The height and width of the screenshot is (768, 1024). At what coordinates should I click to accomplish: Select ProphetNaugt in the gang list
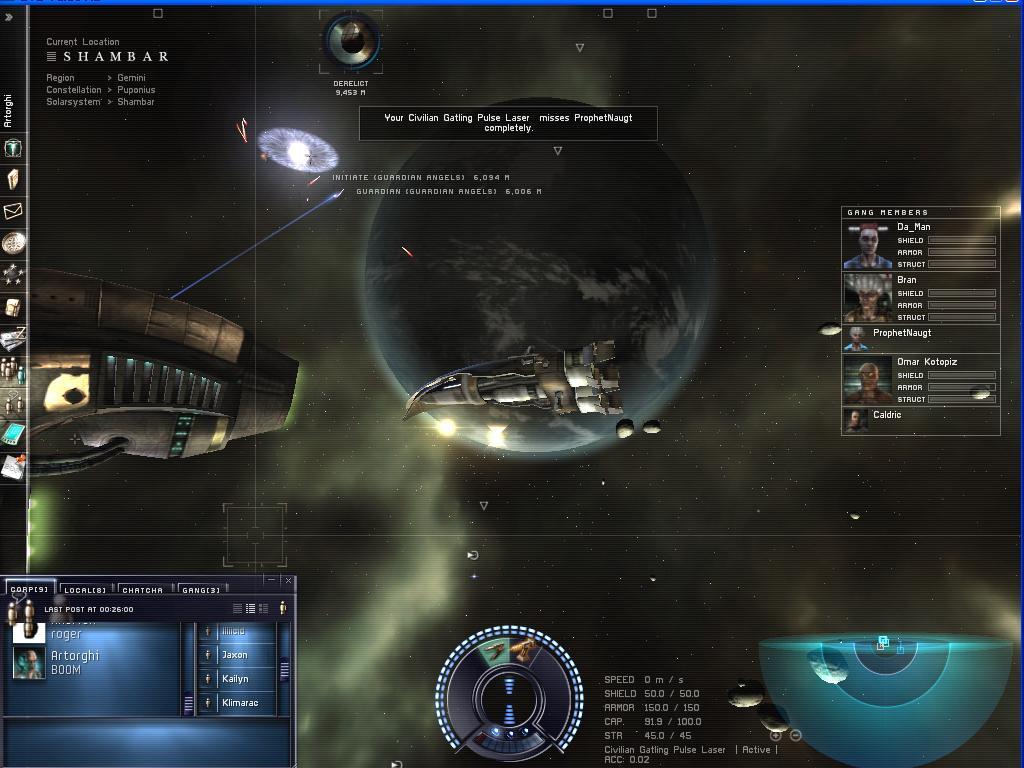point(901,334)
